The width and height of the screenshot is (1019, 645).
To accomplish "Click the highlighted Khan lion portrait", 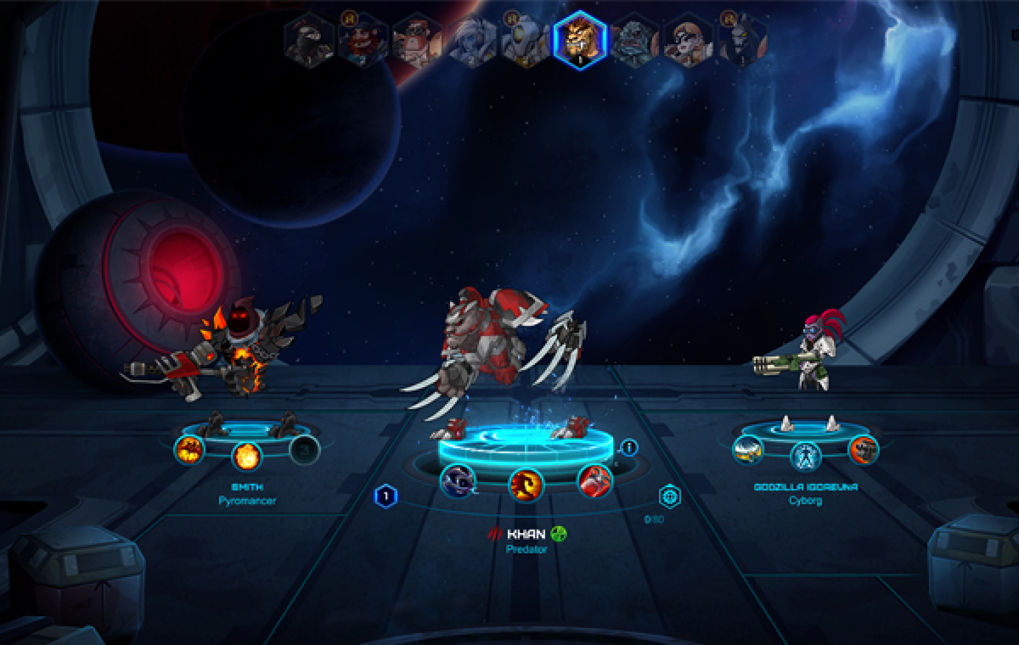I will click(580, 41).
